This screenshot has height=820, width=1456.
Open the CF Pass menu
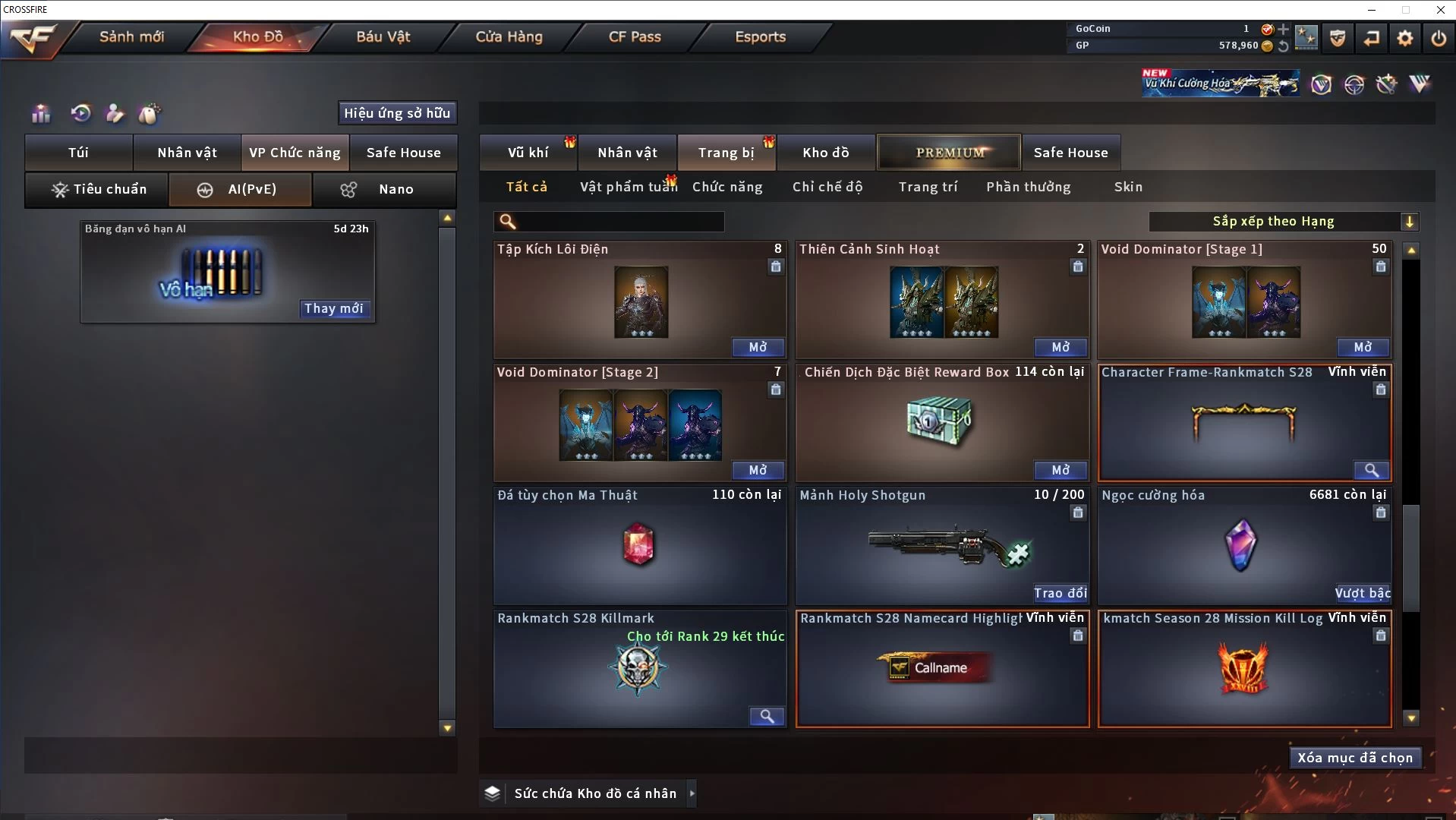tap(635, 36)
